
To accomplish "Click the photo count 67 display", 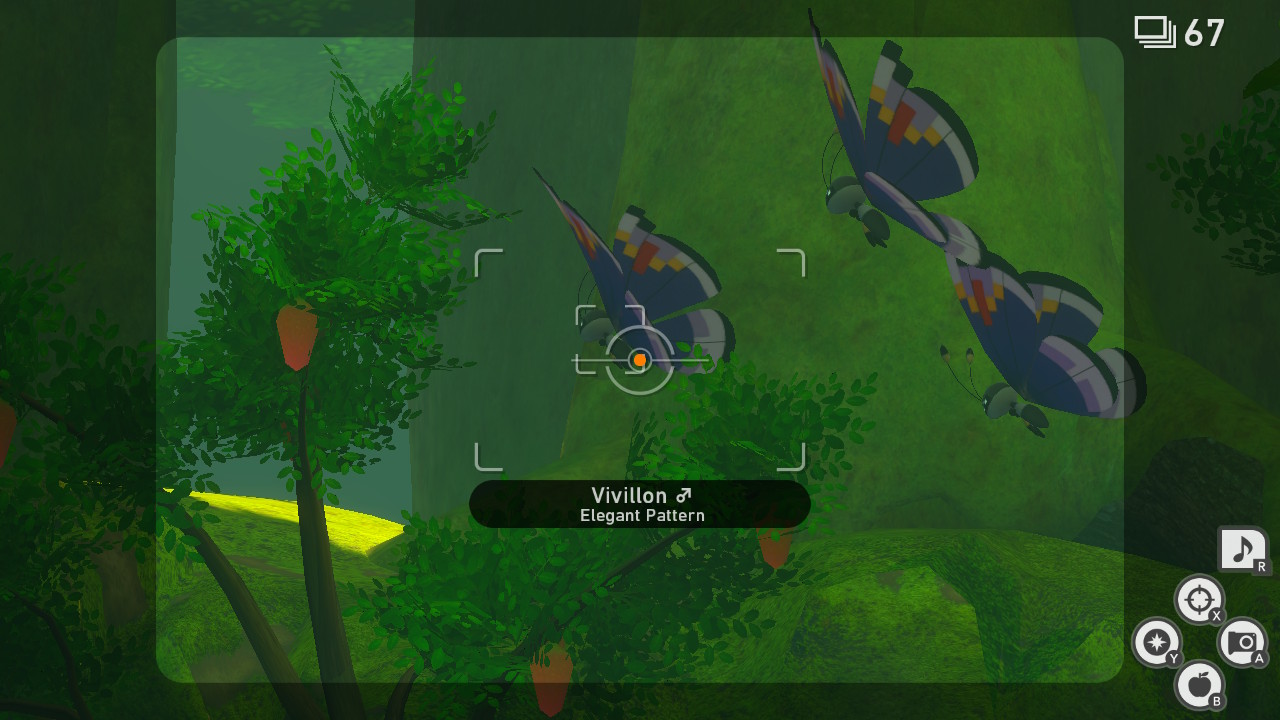I will click(1203, 30).
